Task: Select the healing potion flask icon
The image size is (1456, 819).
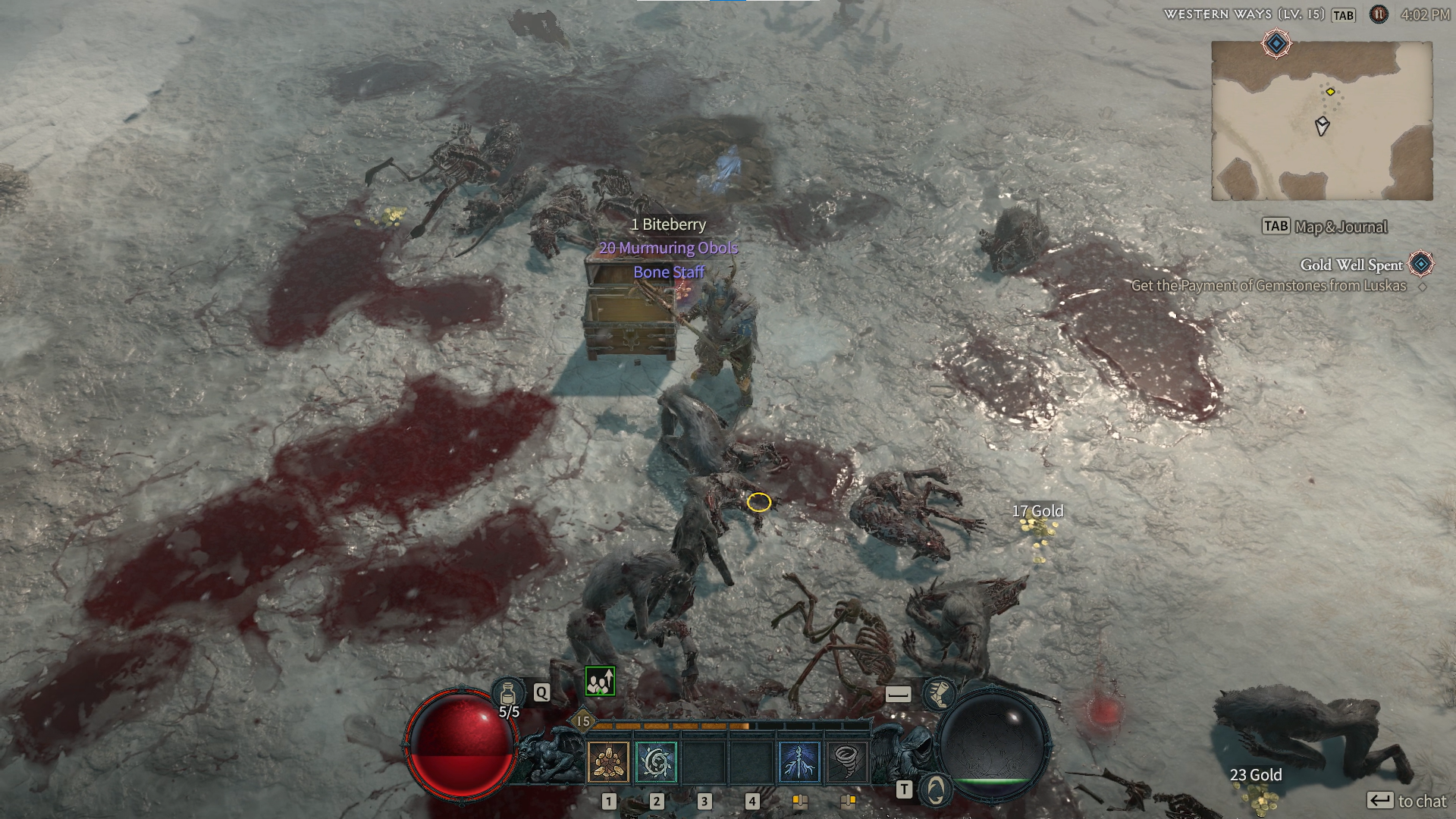Action: tap(509, 693)
